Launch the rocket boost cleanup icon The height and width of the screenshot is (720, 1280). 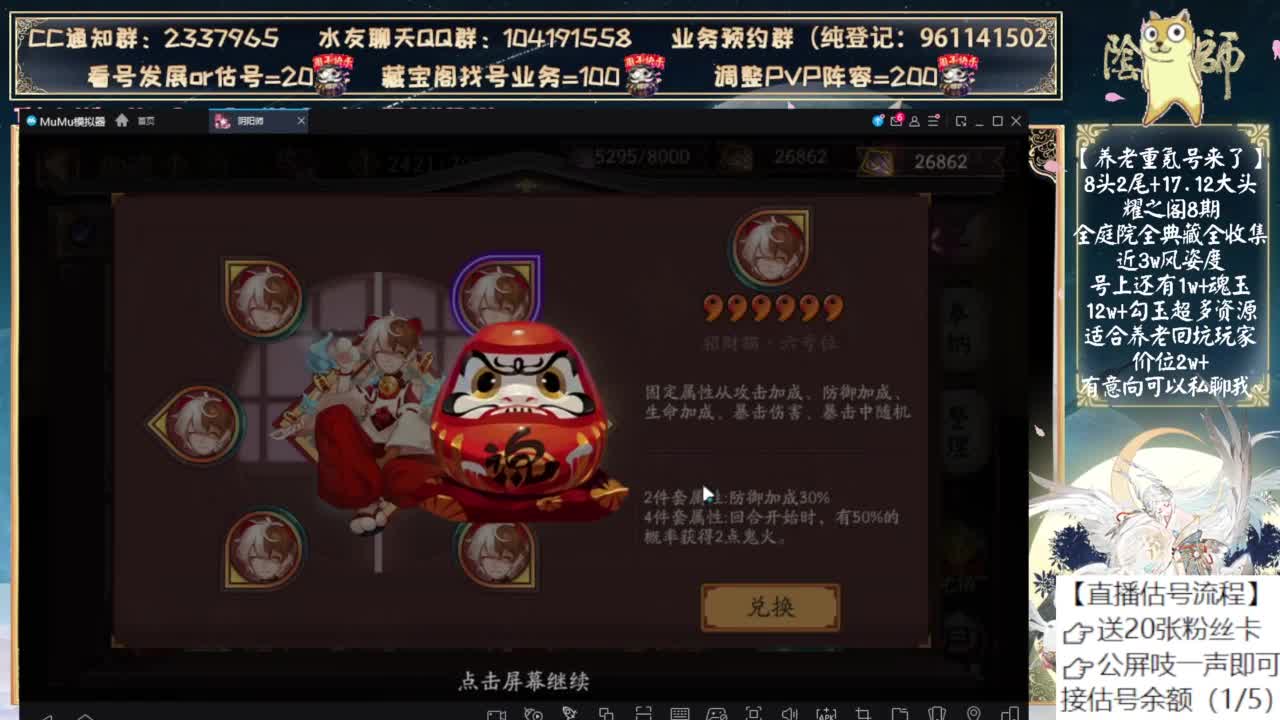pos(570,712)
